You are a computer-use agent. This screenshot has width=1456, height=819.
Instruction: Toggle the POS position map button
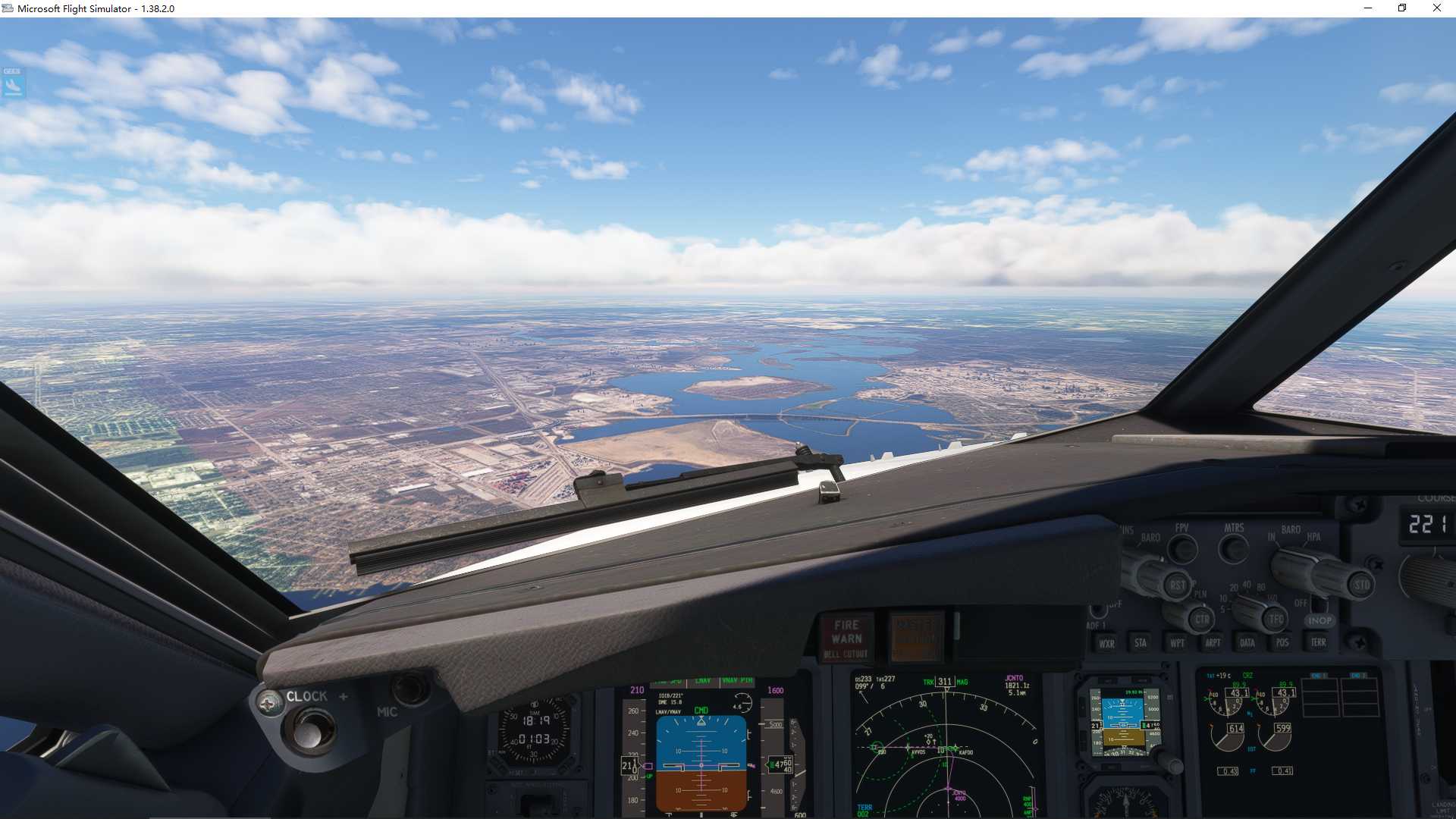[x=1282, y=643]
